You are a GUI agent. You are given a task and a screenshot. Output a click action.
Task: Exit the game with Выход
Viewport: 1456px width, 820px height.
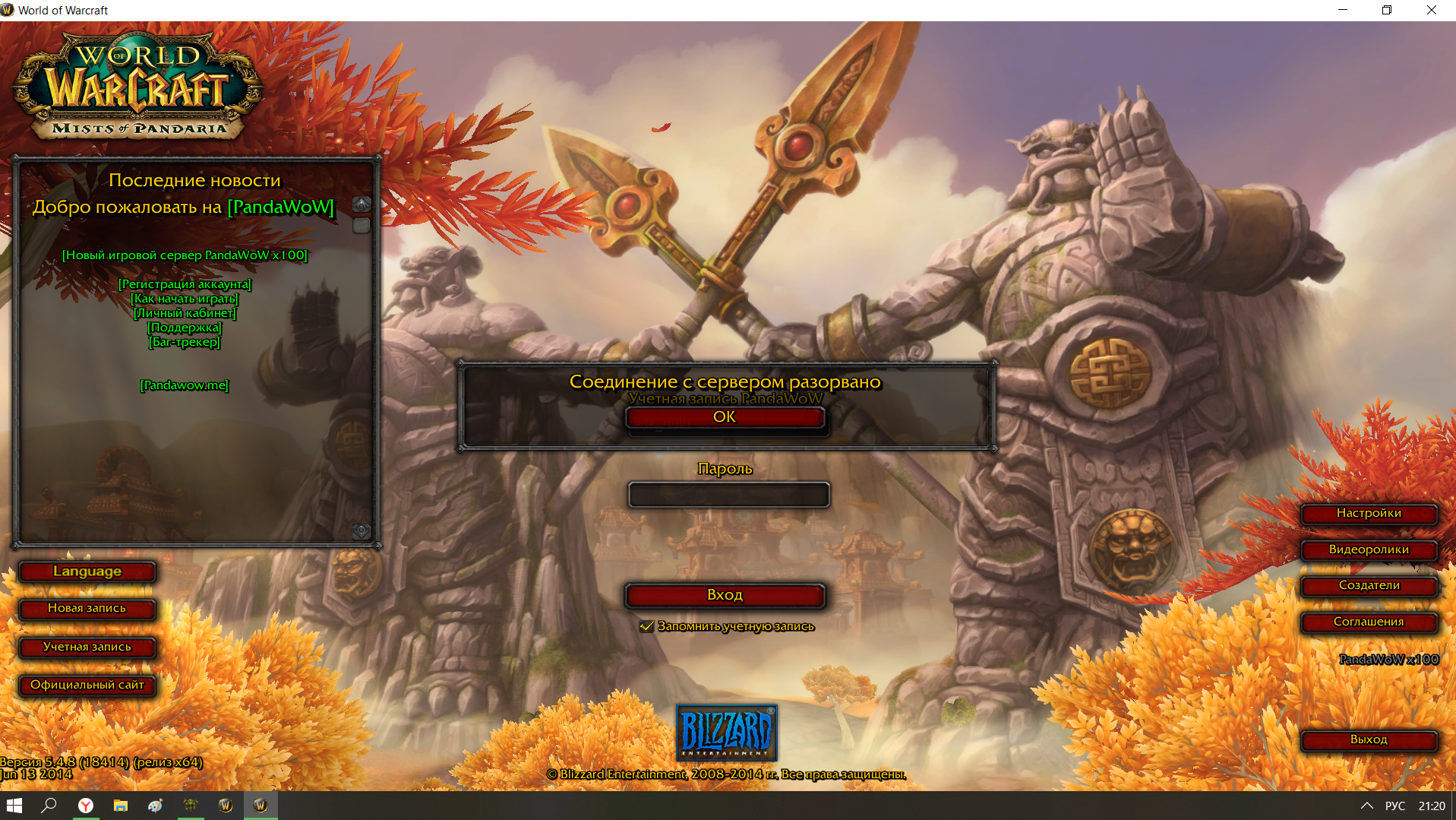tap(1369, 739)
